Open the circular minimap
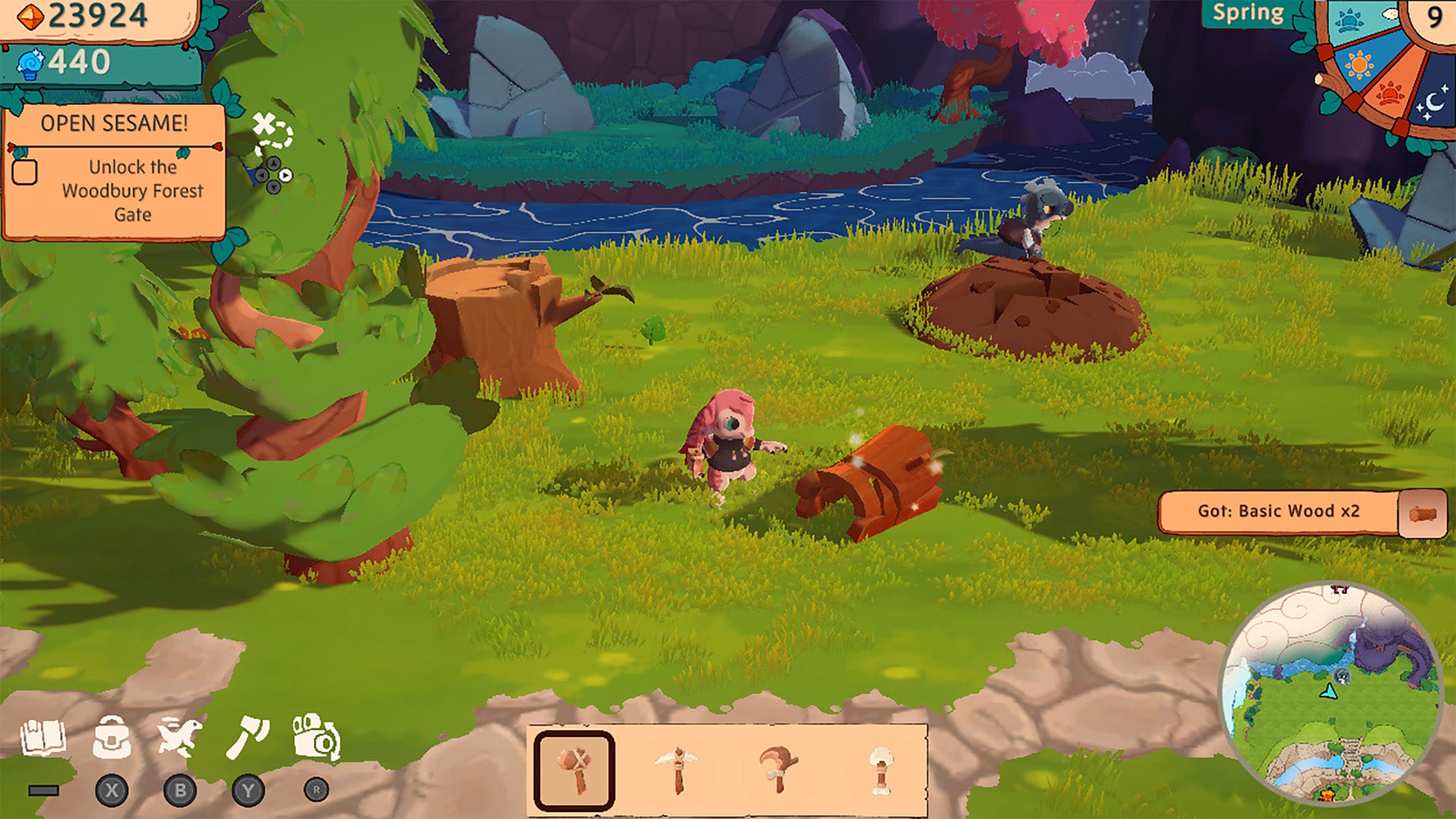The height and width of the screenshot is (819, 1456). 1330,692
